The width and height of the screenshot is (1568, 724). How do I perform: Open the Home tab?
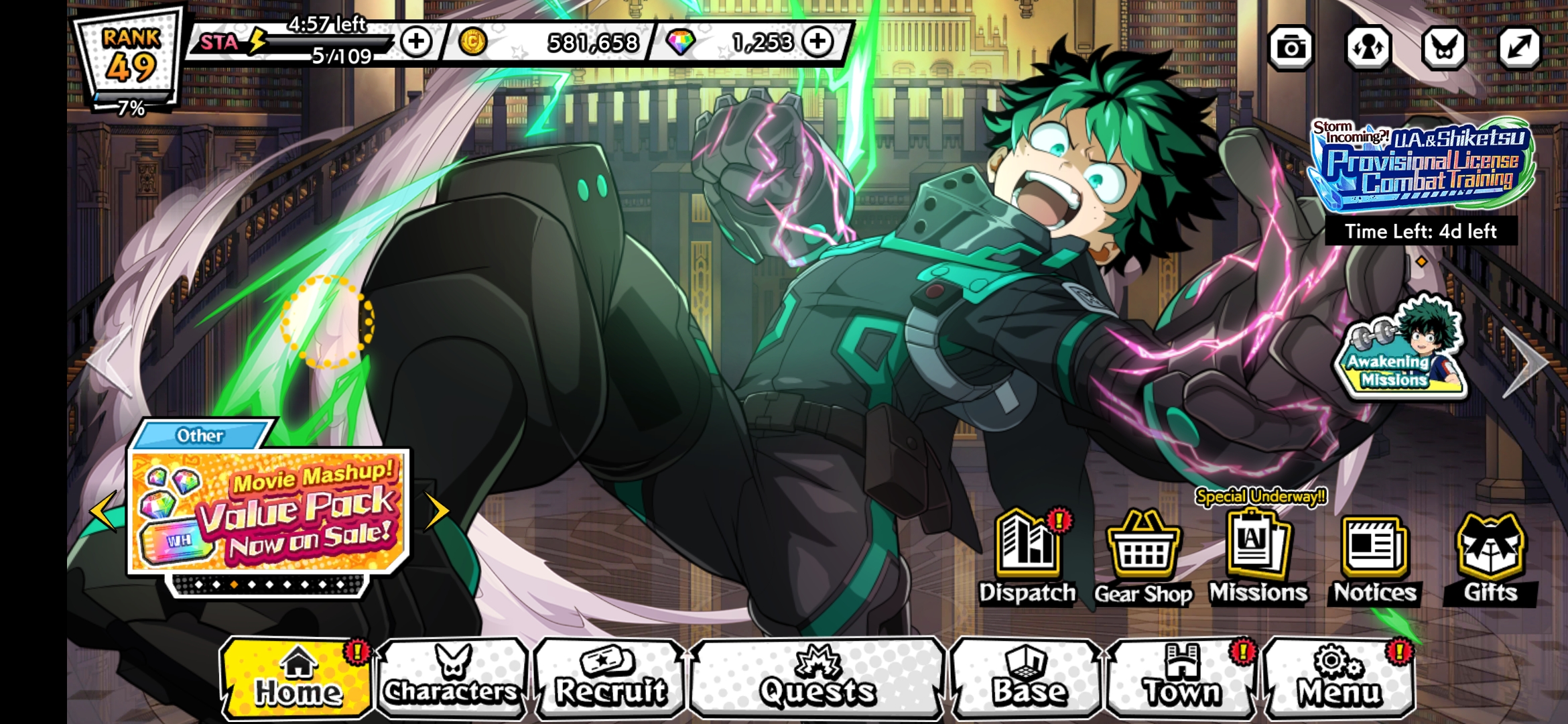point(297,678)
